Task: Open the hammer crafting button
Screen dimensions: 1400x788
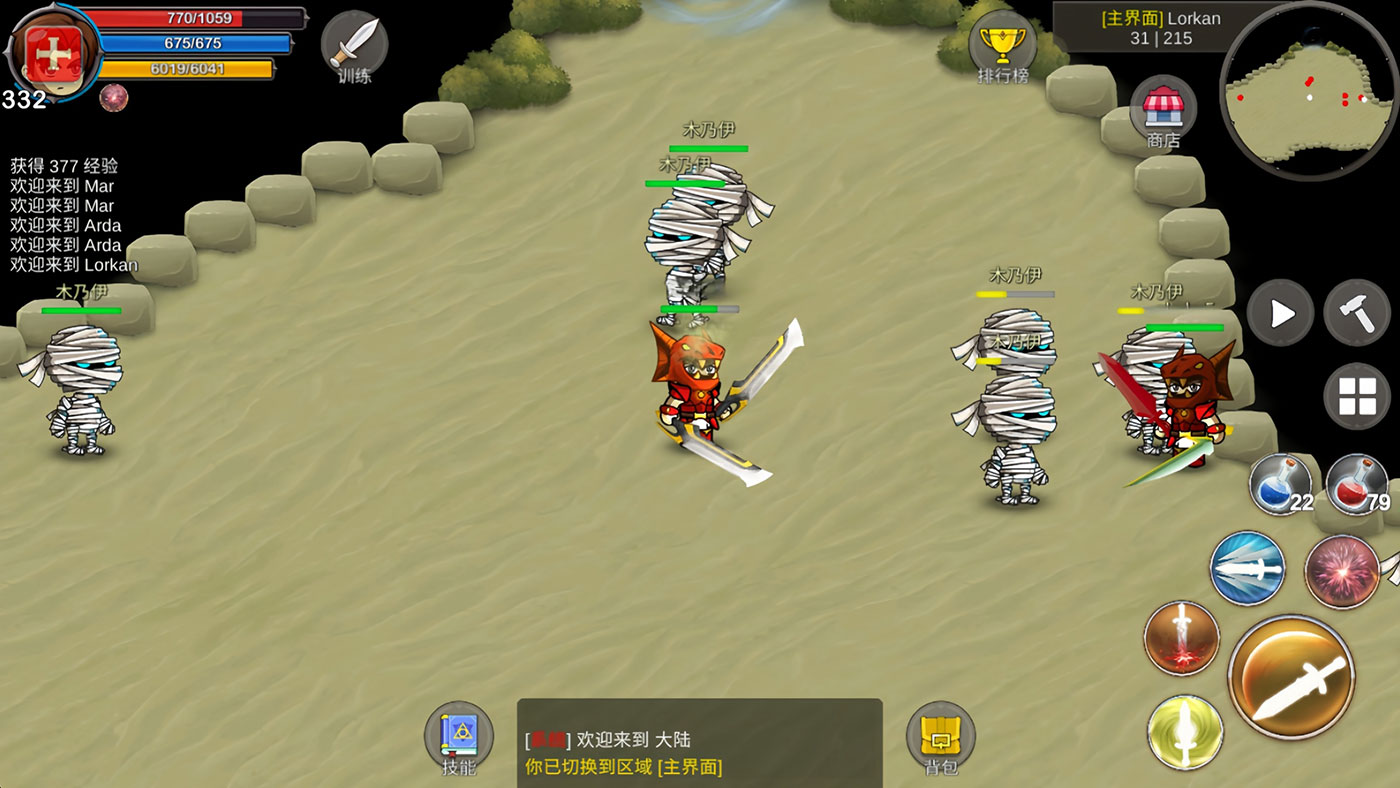Action: (1357, 313)
